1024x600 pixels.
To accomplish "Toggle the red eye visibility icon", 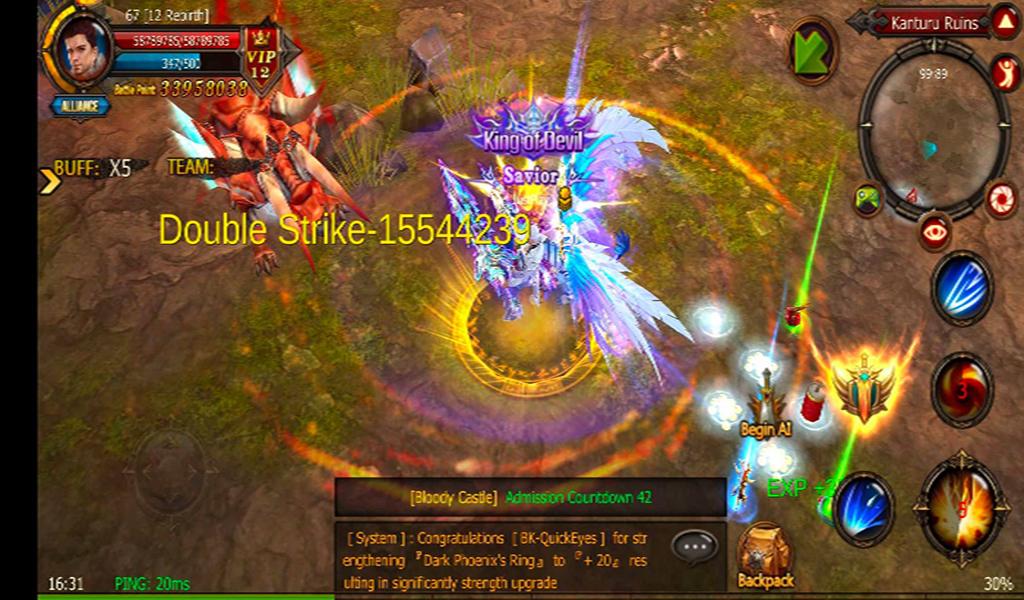I will click(936, 232).
